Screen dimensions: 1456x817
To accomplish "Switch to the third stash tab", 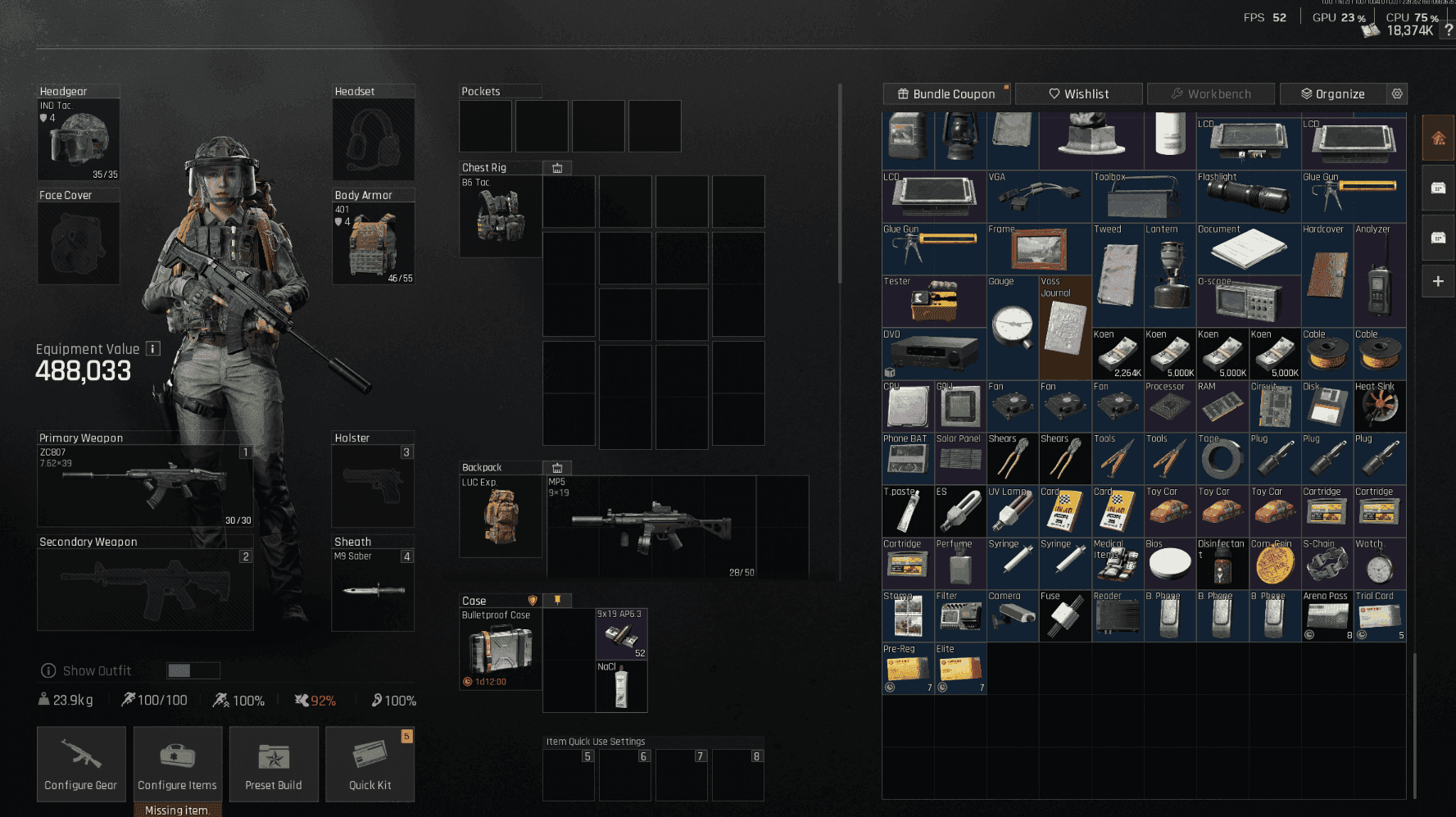I will tap(1438, 238).
